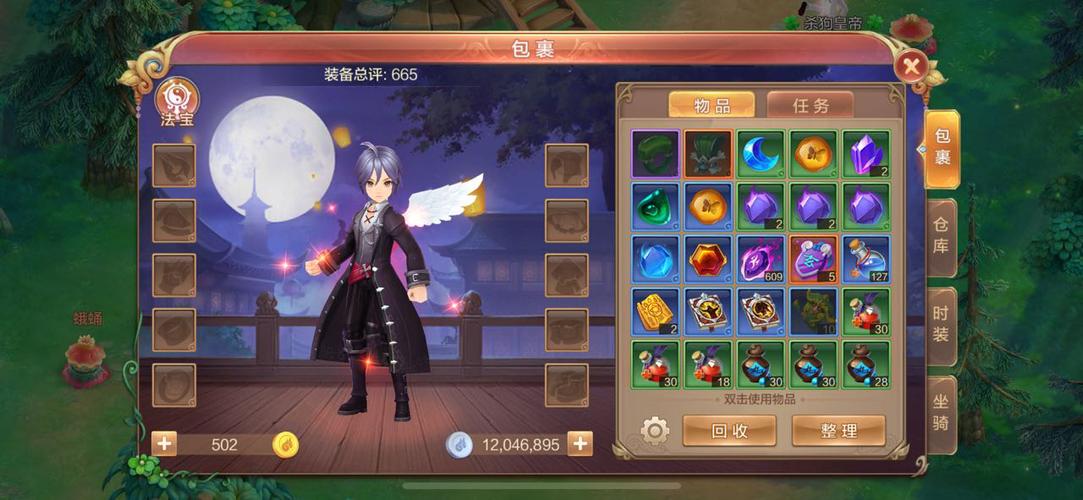Select the dark jar stack of 28
Screen dimensions: 1083x500
[x=866, y=365]
